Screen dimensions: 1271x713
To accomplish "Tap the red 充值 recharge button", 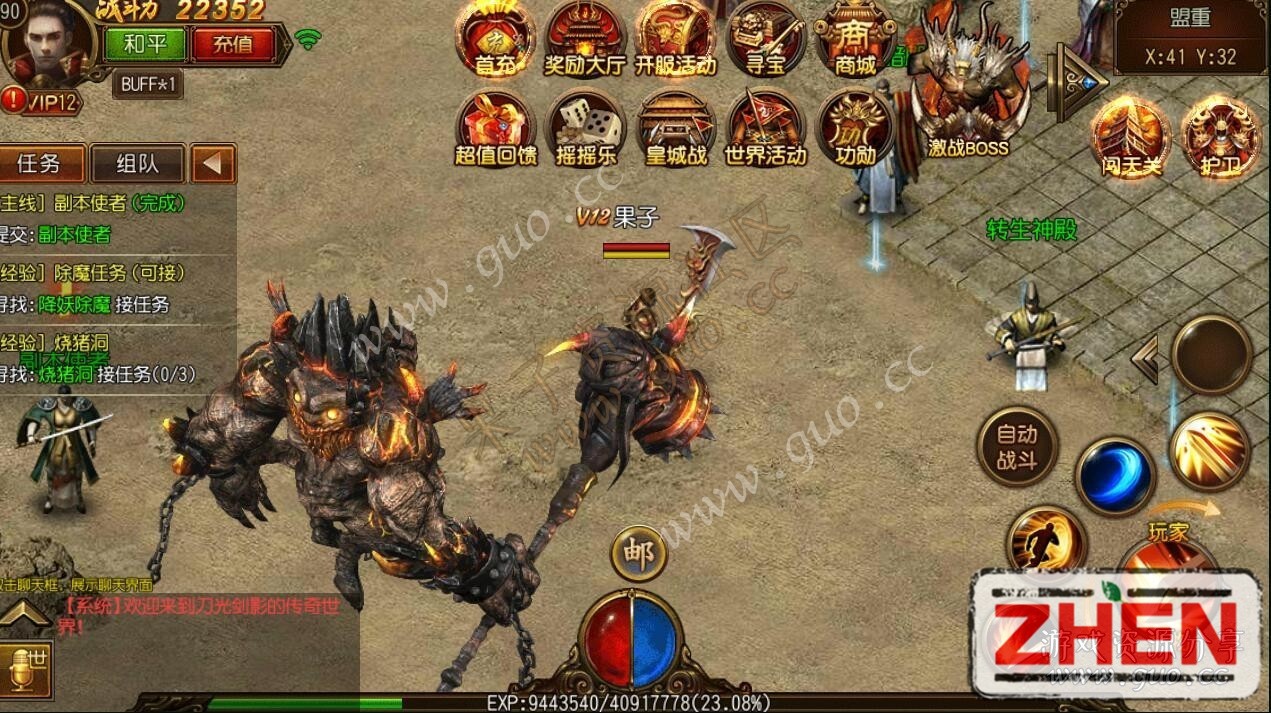I will pos(232,44).
